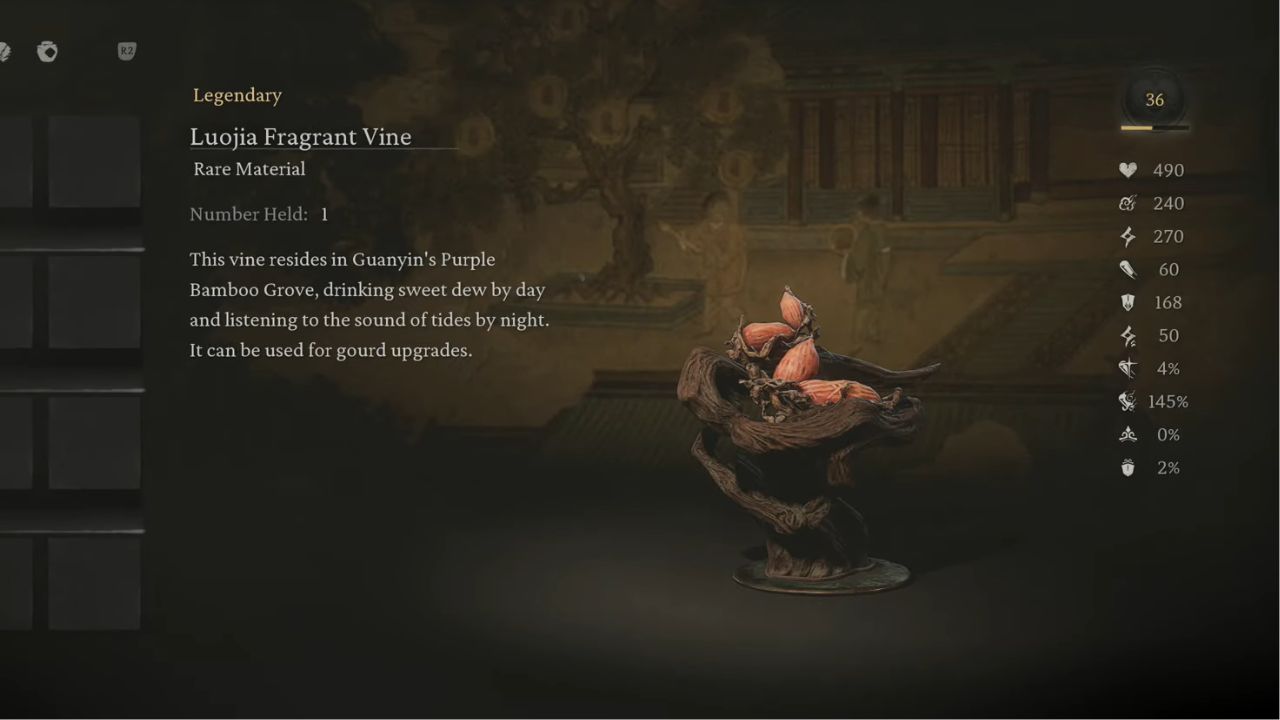Toggle the R2 button prompt icon
Viewport: 1280px width, 720px height.
(126, 52)
